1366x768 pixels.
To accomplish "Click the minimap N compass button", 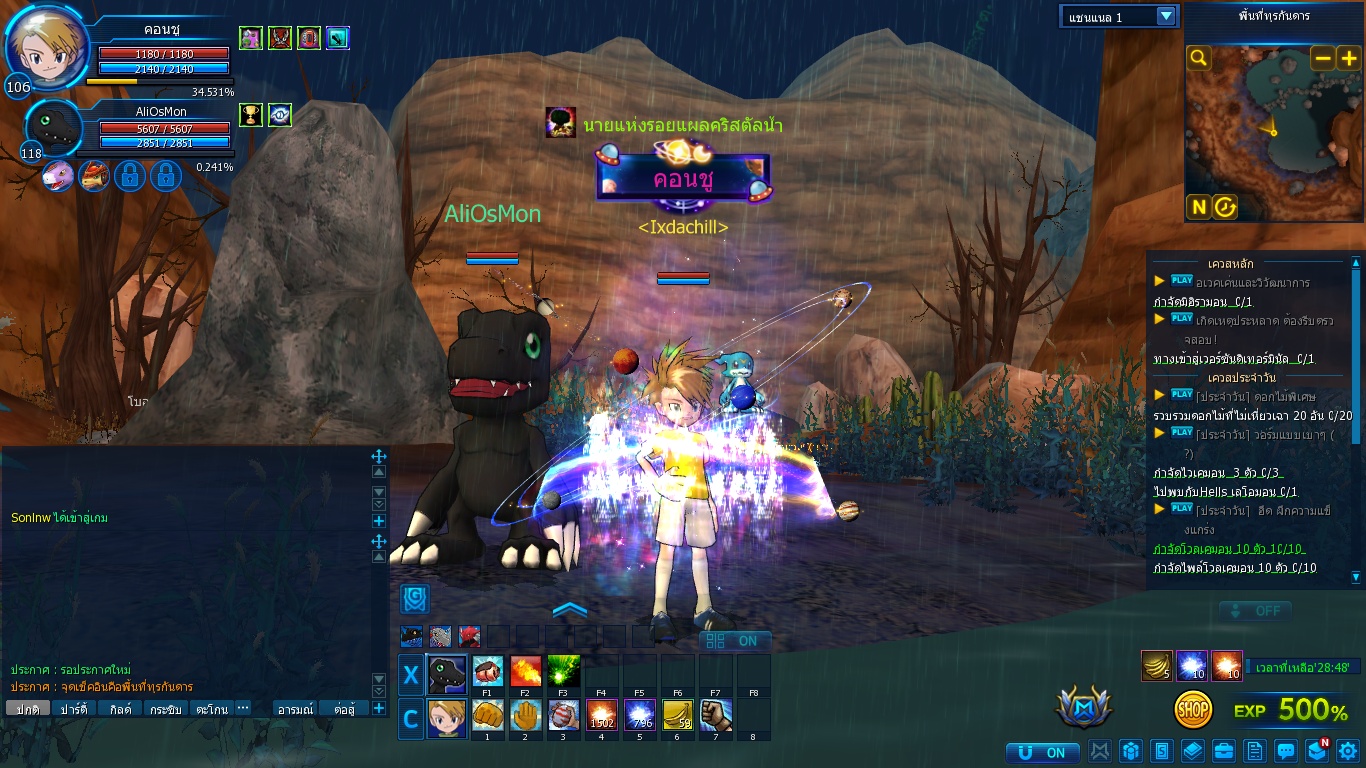I will pos(1198,207).
